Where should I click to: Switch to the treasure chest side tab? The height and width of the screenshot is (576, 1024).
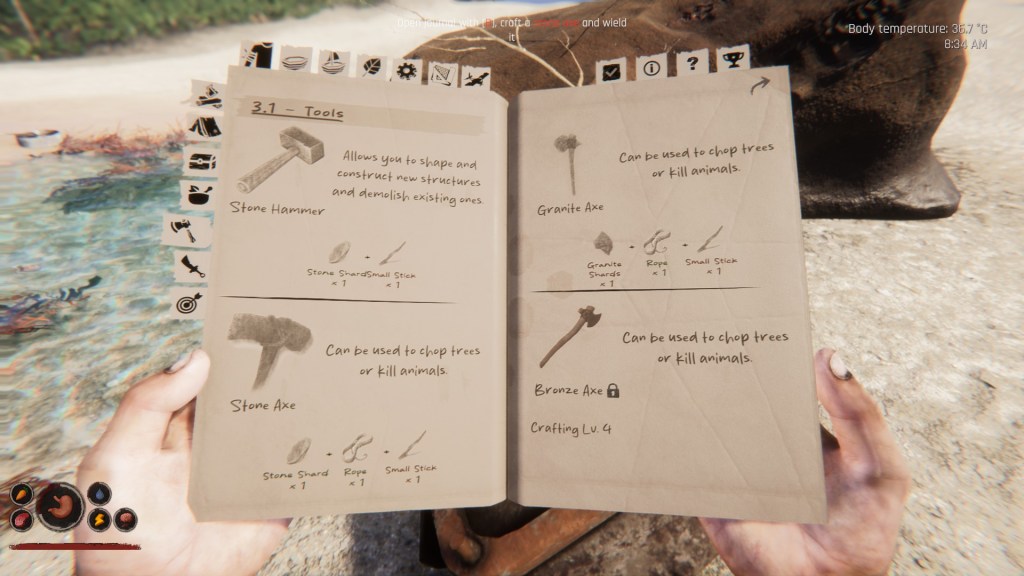[200, 162]
